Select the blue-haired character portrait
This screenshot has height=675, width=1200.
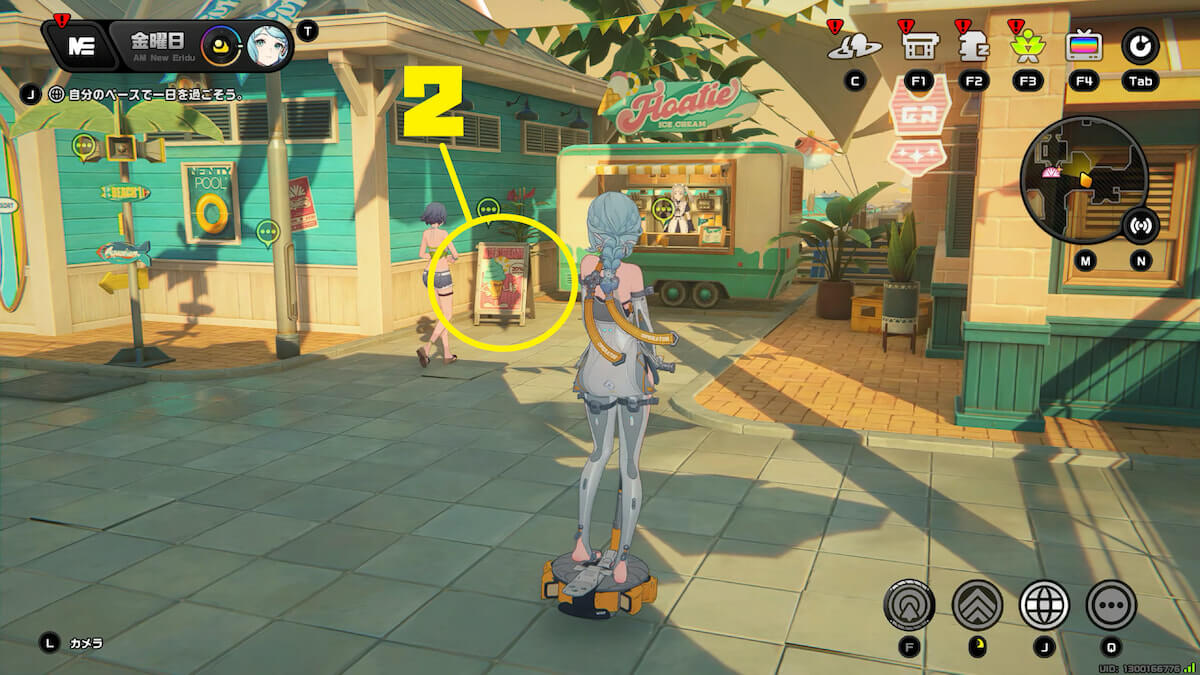267,46
